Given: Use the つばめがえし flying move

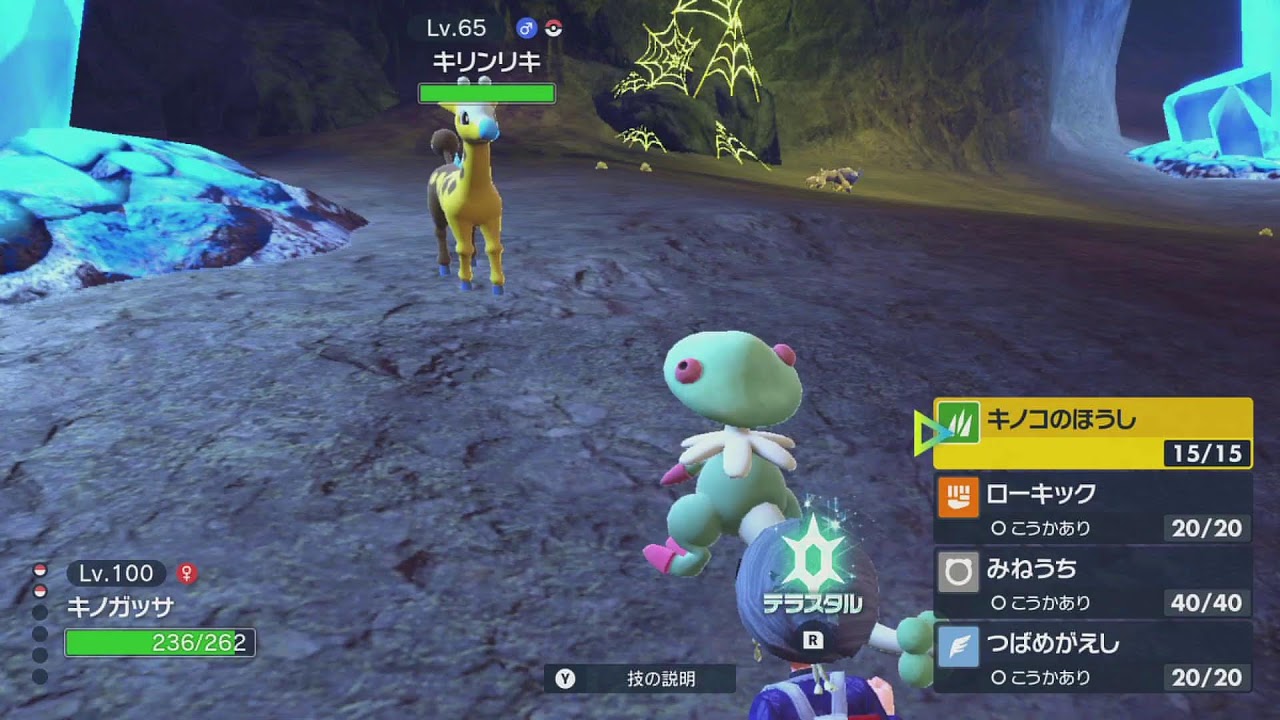Looking at the screenshot, I should (x=1092, y=658).
